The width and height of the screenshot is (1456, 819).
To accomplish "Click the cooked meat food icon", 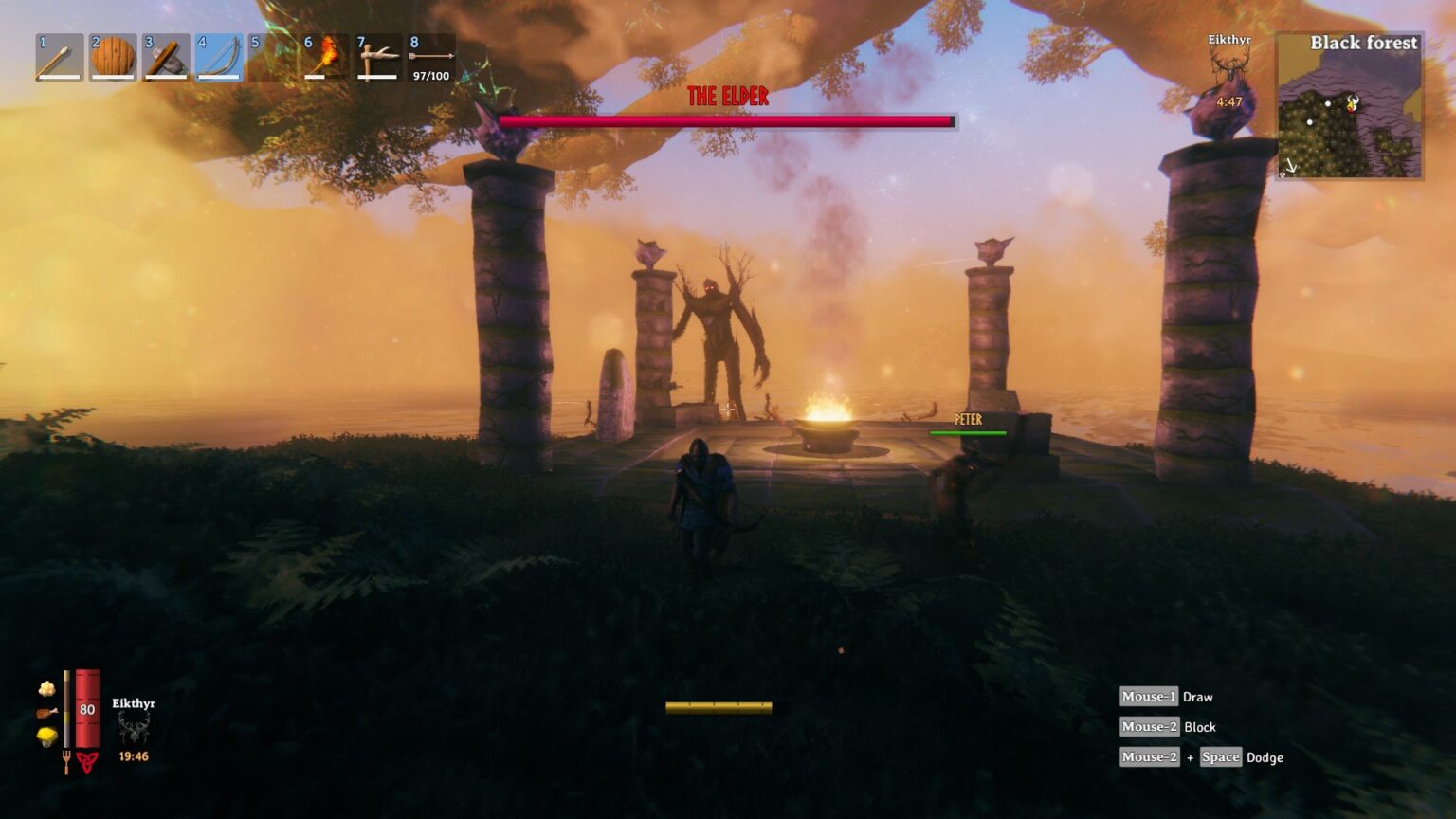I will pyautogui.click(x=46, y=713).
